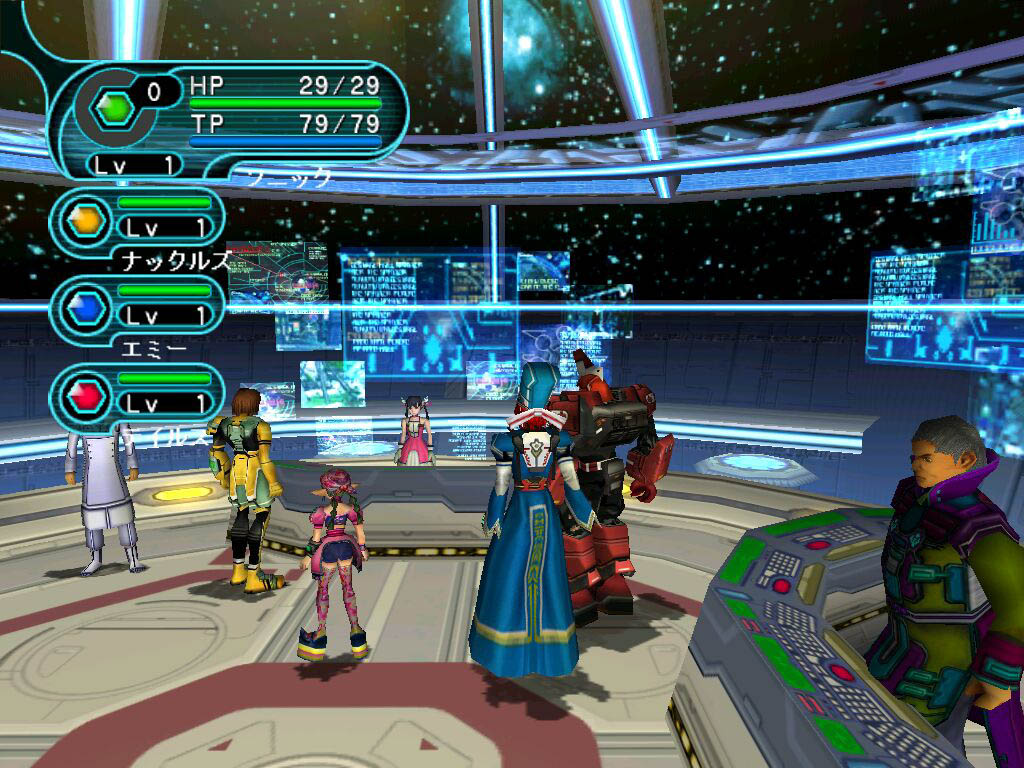The width and height of the screenshot is (1024, 768).
Task: Choose party member エミー's blue hexagon icon
Action: click(86, 308)
